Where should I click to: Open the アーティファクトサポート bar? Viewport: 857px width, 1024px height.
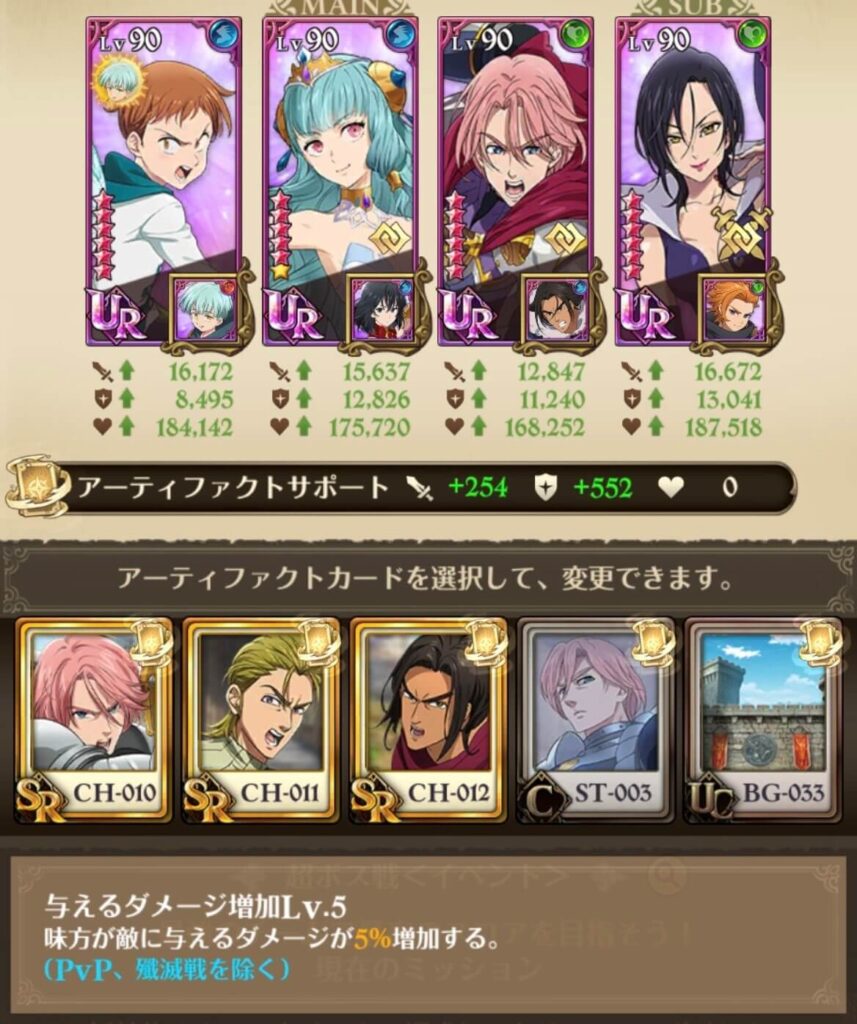point(400,488)
